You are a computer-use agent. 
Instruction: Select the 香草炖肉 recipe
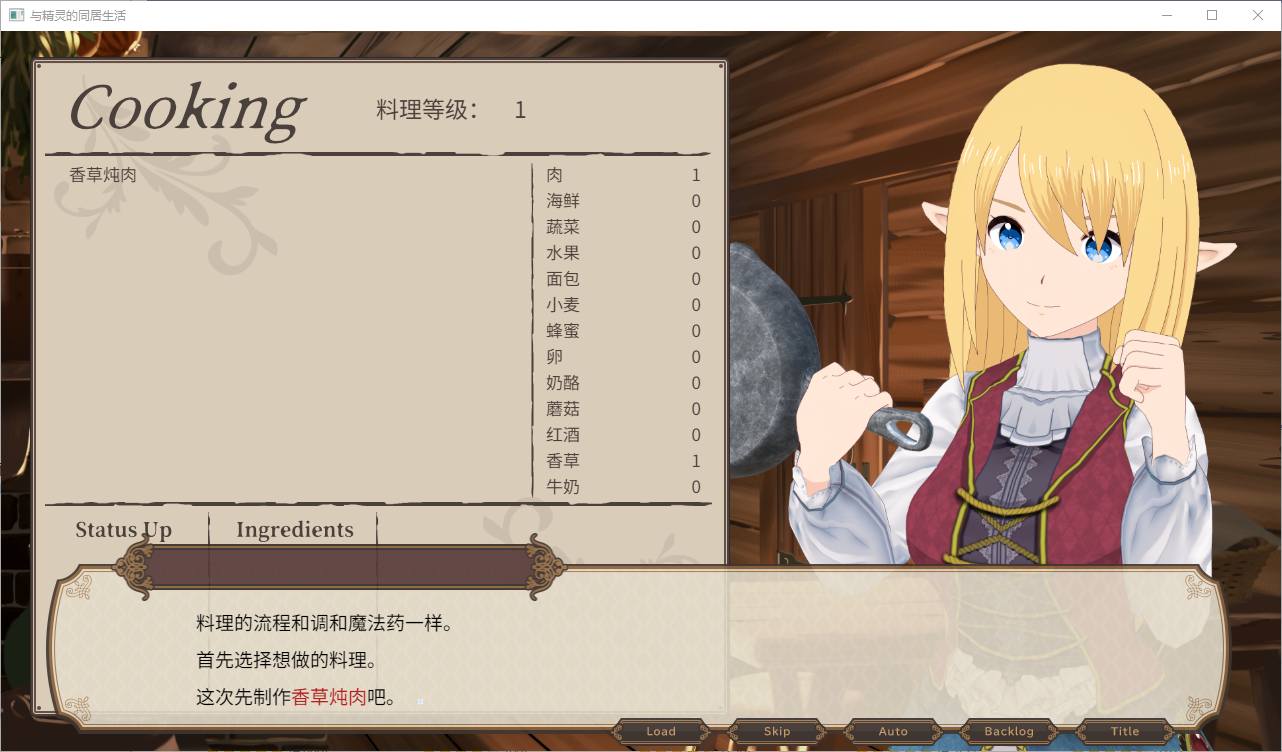(x=103, y=175)
